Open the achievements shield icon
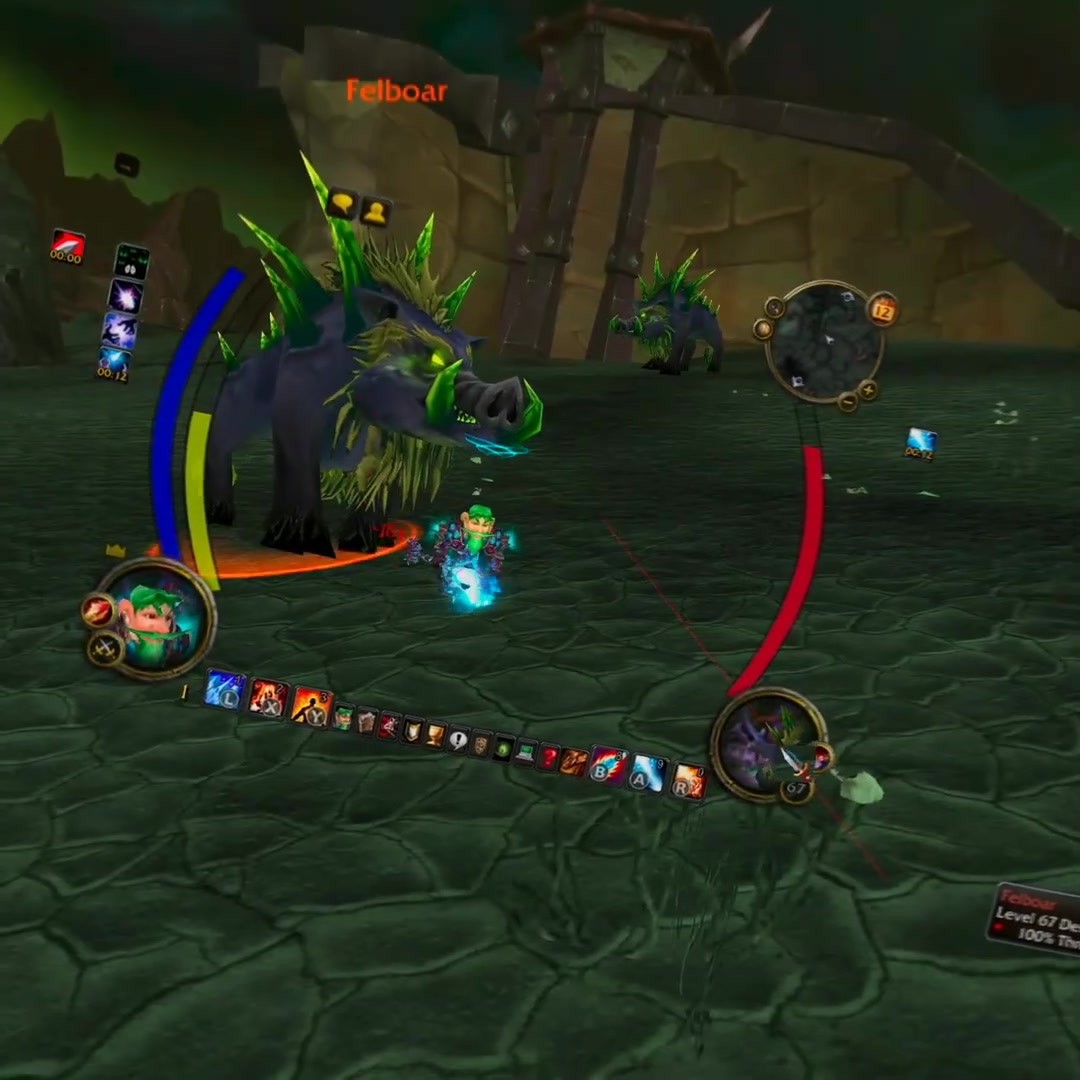The image size is (1080, 1080). click(x=411, y=731)
